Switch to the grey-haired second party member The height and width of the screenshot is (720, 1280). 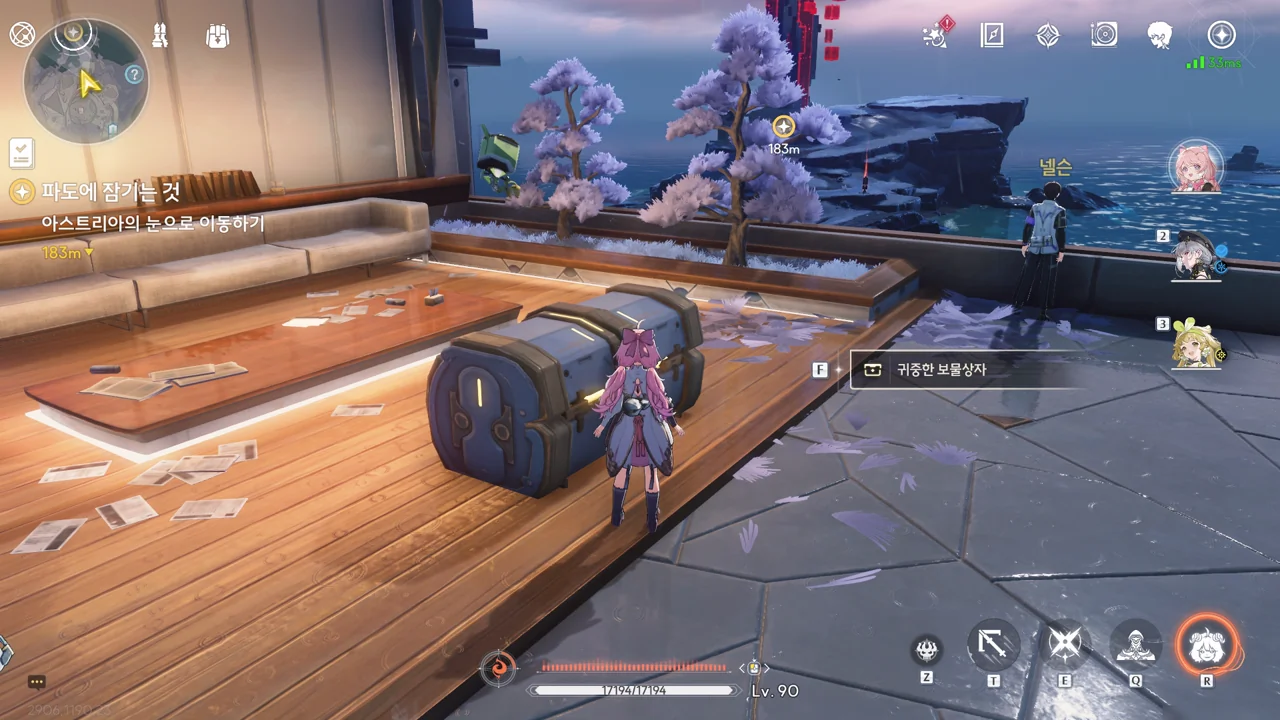pos(1196,256)
